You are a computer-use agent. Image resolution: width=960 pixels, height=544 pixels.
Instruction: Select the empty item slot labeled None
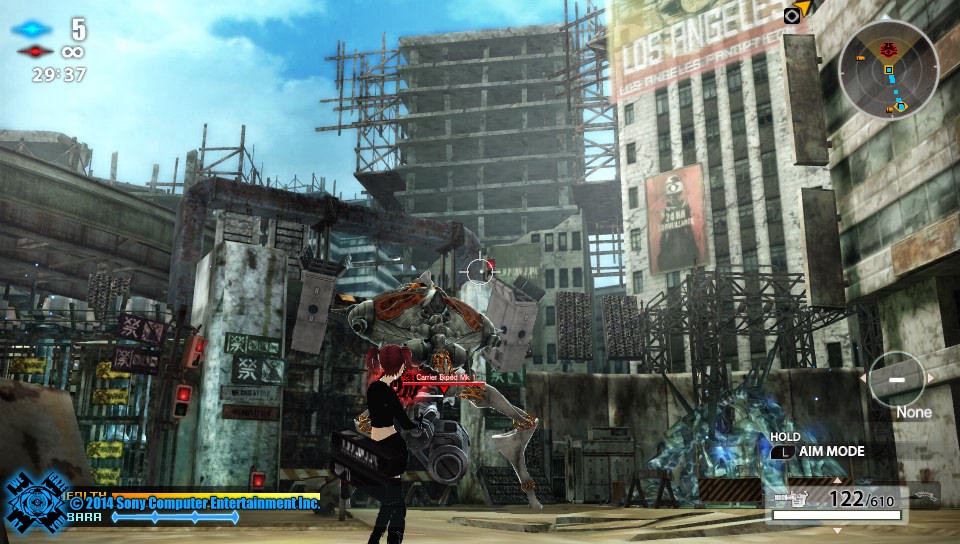pos(897,381)
